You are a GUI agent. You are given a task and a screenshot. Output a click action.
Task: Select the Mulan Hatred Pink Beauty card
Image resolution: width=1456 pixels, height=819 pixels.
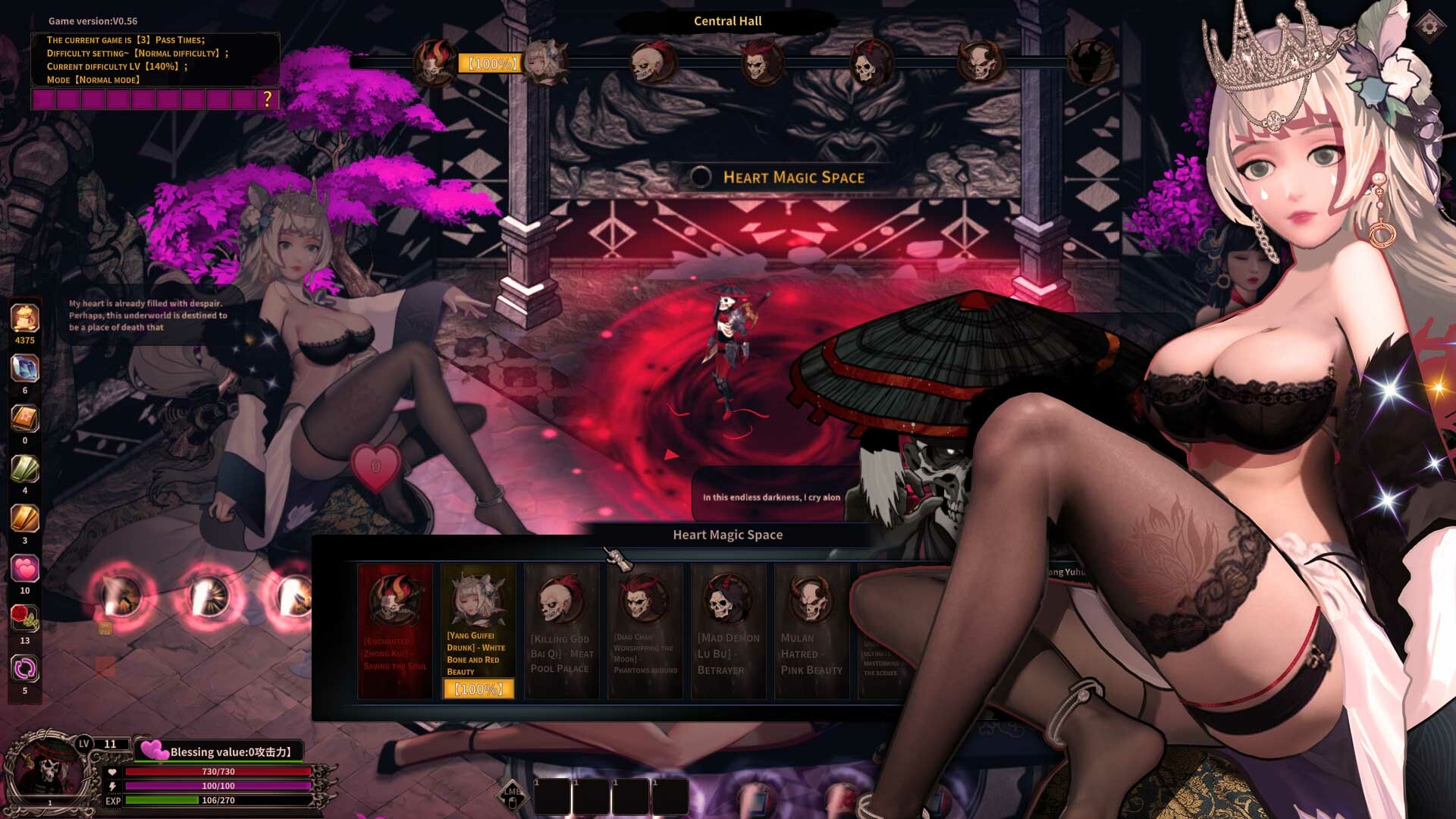click(811, 629)
